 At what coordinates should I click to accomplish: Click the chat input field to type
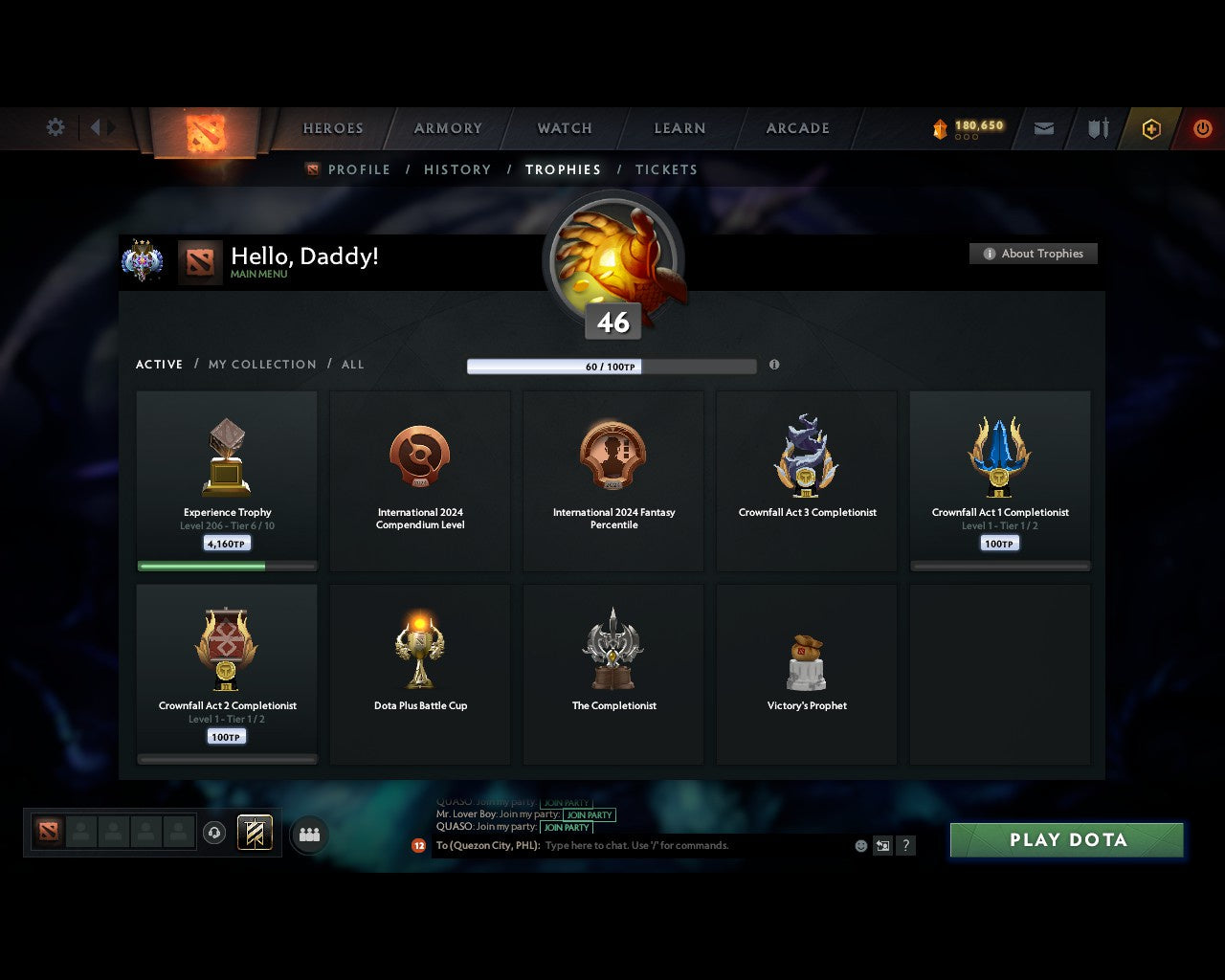point(670,845)
